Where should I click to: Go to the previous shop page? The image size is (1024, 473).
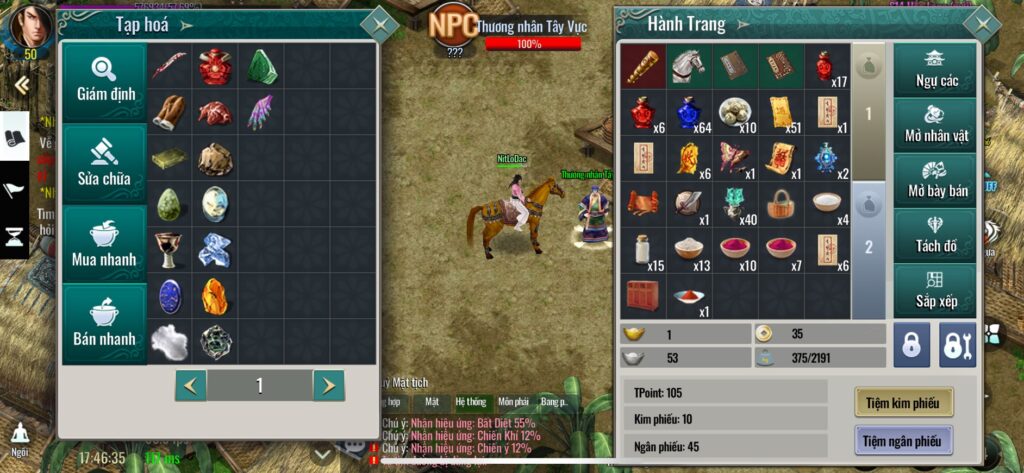click(191, 385)
